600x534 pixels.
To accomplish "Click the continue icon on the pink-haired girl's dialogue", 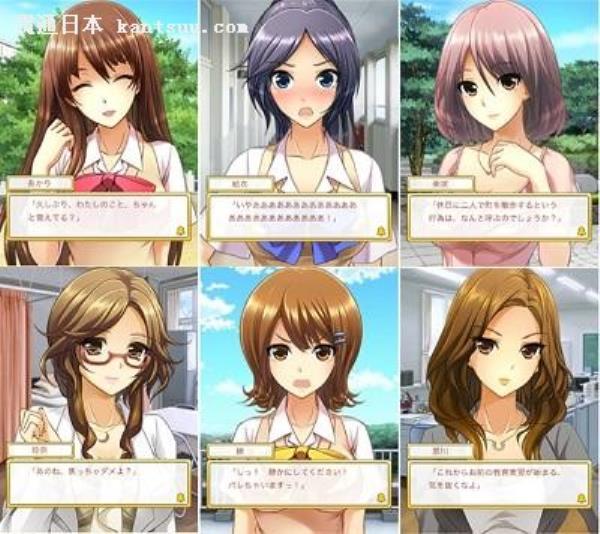I will (580, 231).
